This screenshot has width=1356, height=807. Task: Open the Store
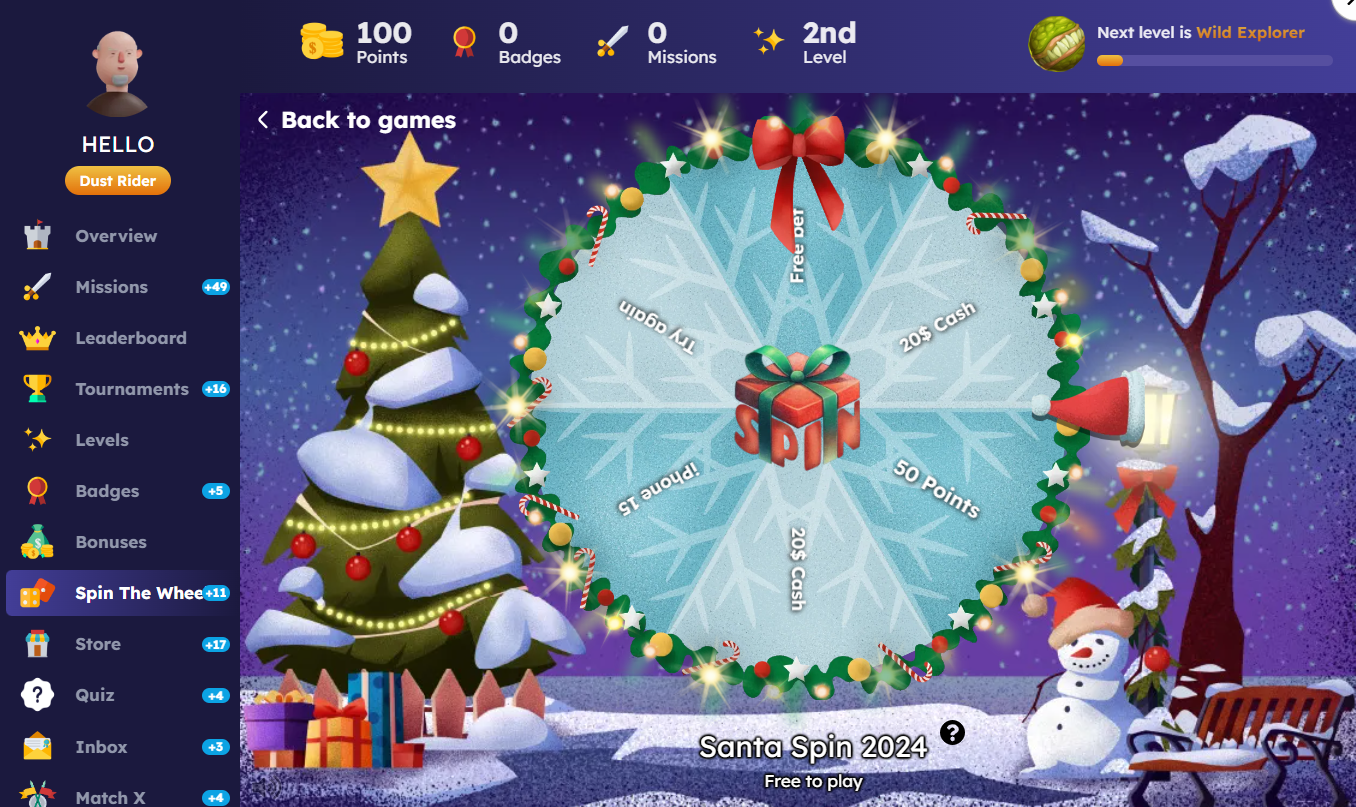tap(98, 644)
